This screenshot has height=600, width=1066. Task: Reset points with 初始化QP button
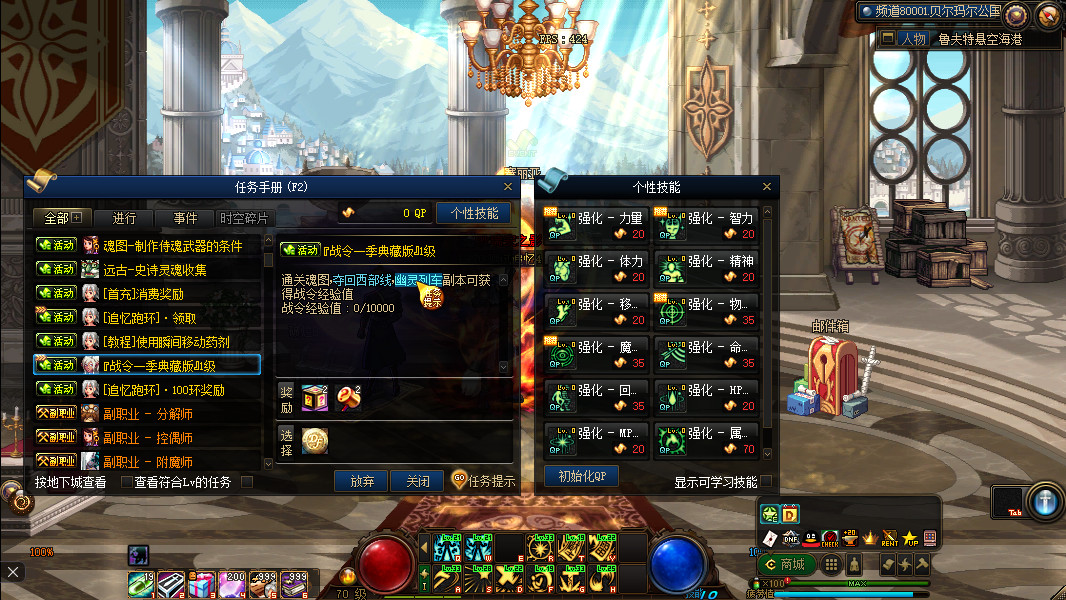[x=581, y=476]
